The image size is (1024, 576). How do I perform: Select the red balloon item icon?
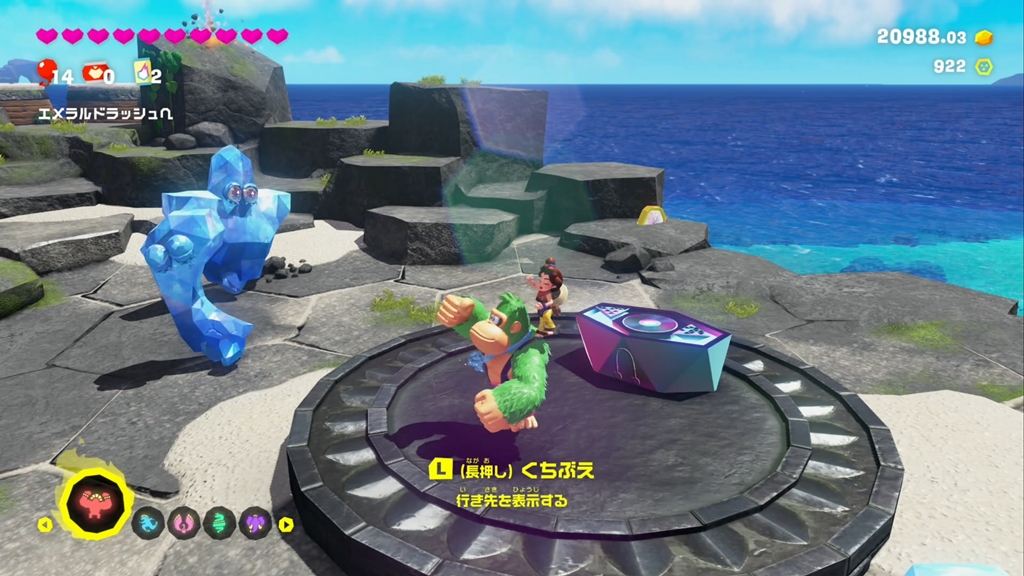(x=47, y=71)
